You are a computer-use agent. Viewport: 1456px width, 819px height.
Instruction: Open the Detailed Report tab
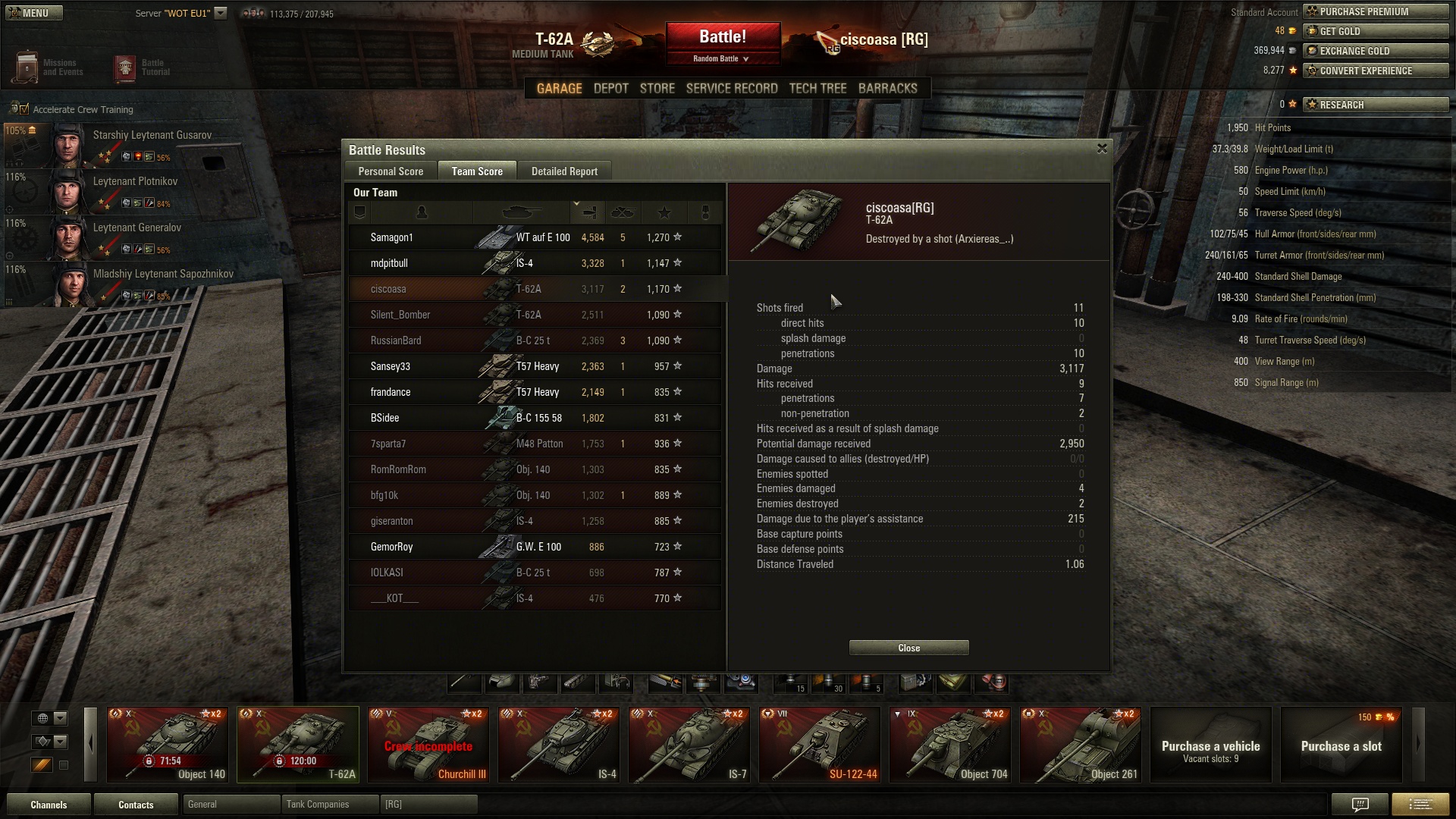(x=564, y=171)
